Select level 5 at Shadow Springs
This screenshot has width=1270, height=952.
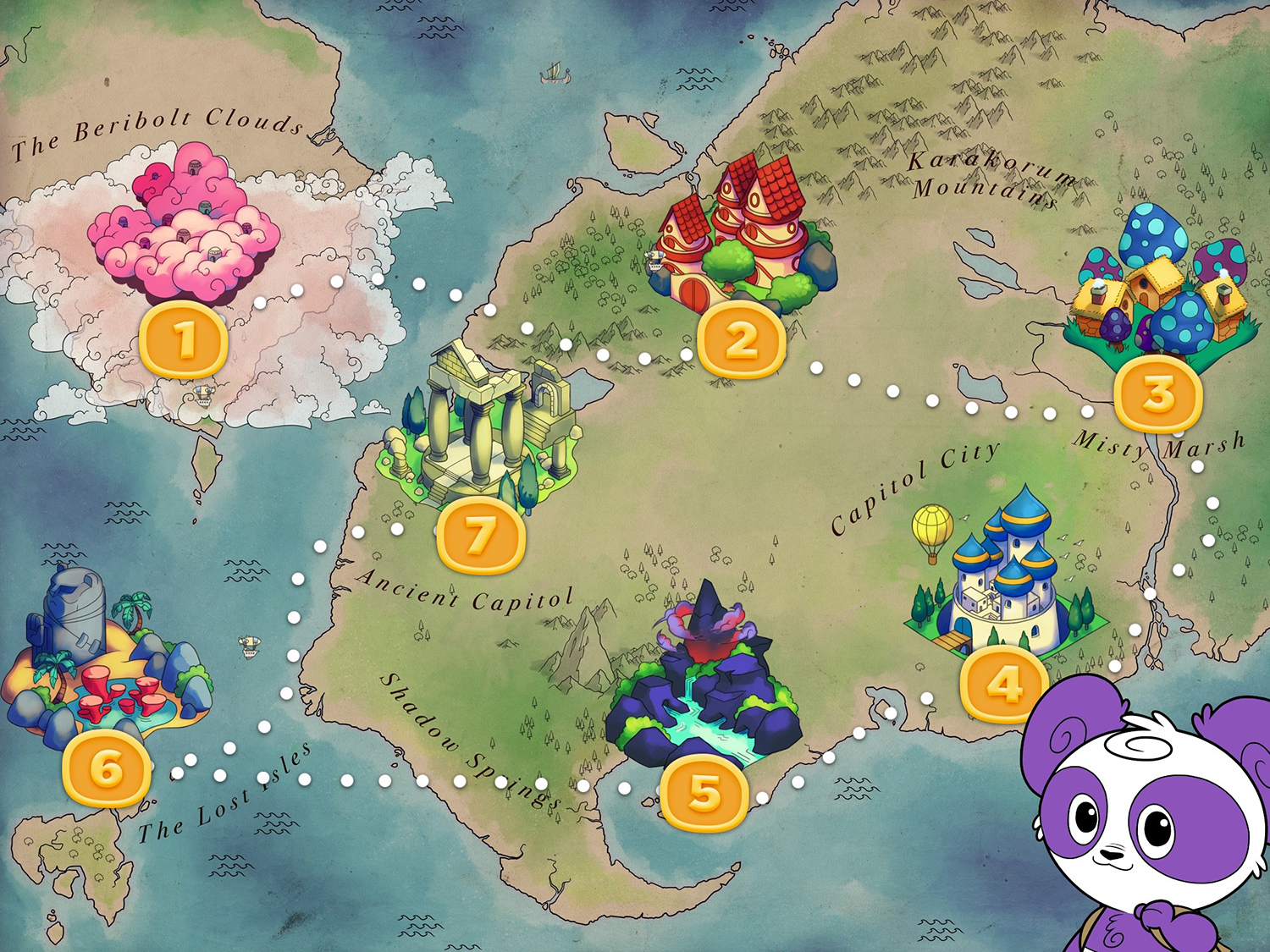(705, 793)
